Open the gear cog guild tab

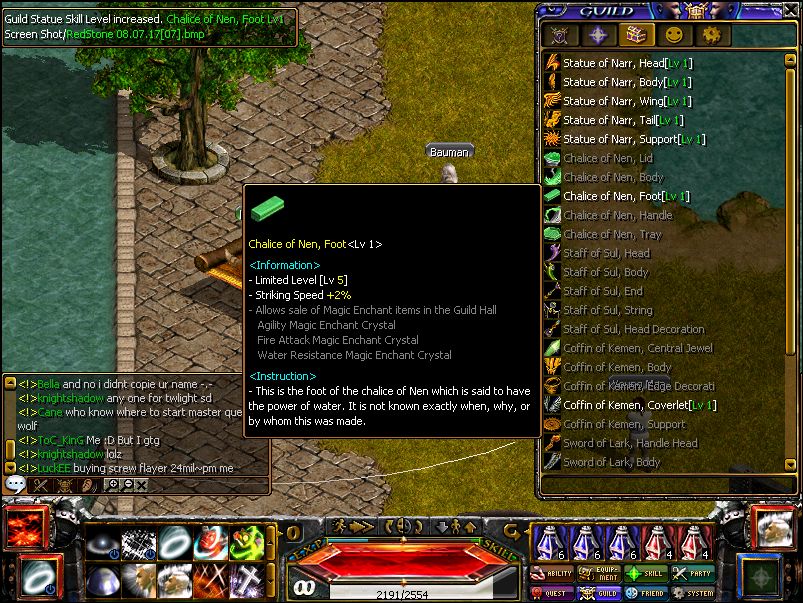[x=711, y=35]
